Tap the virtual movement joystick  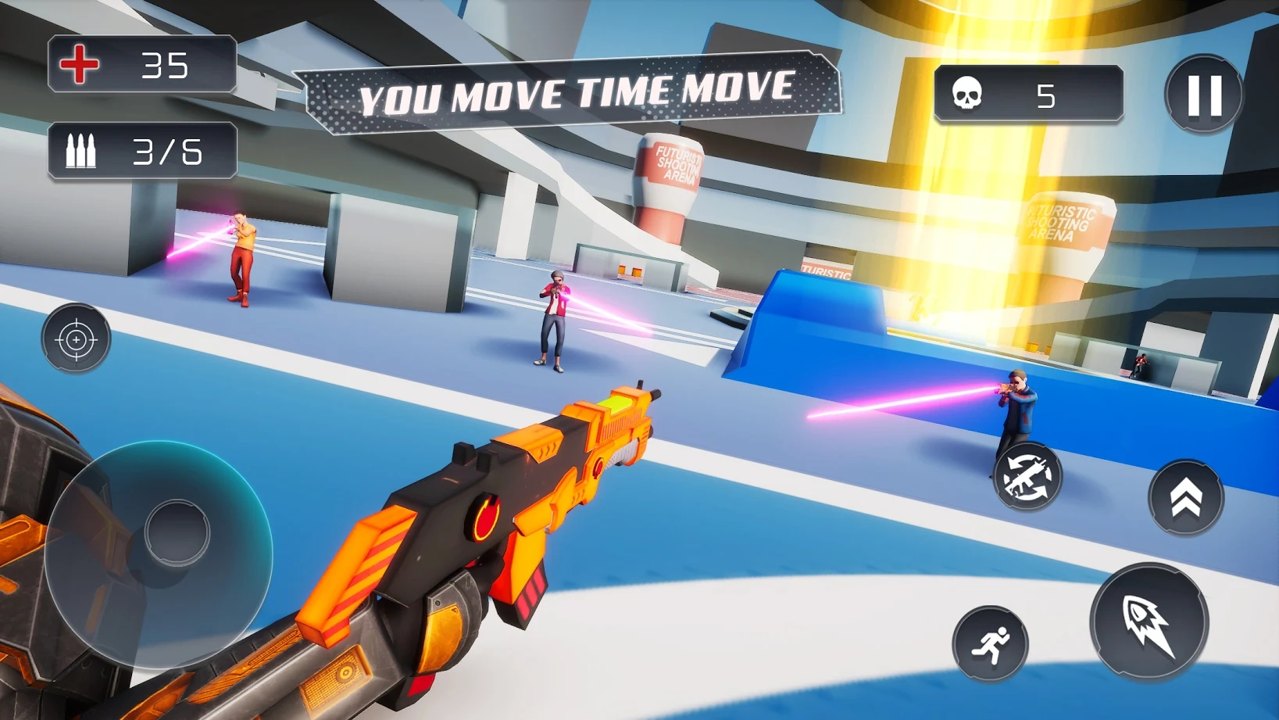[176, 532]
